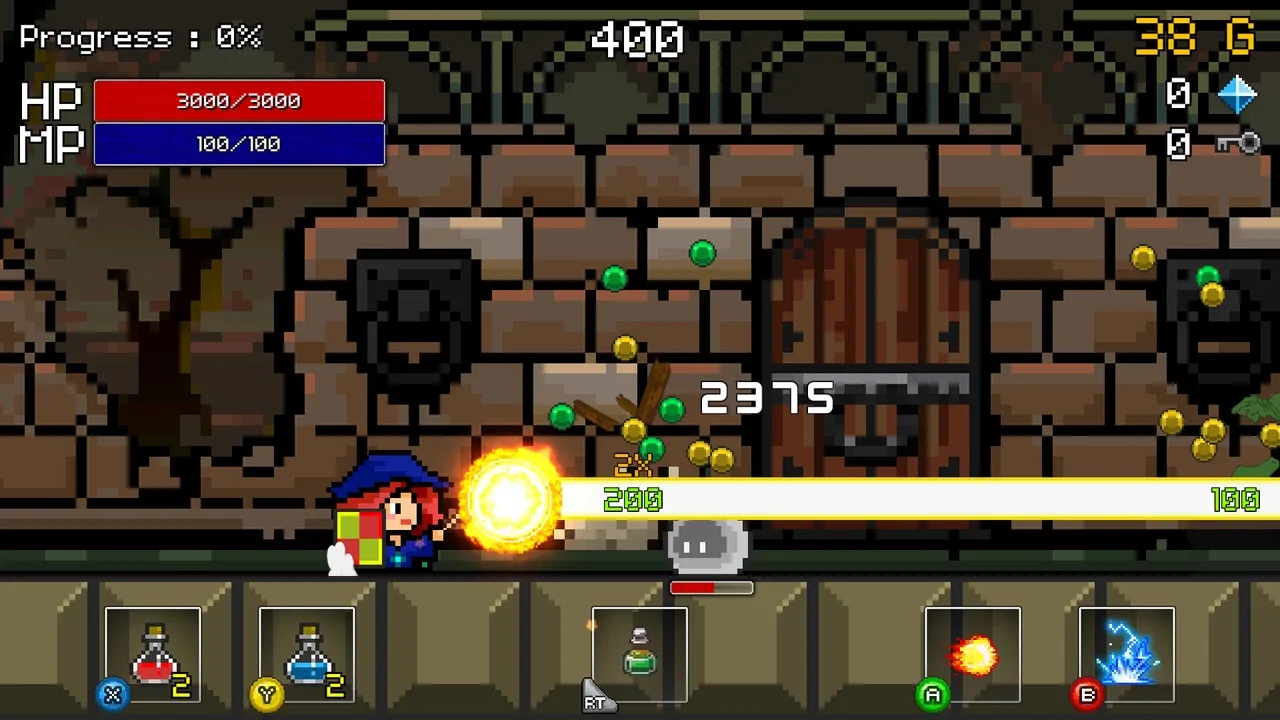Click the score display showing 400
Image resolution: width=1280 pixels, height=720 pixels.
(x=637, y=40)
